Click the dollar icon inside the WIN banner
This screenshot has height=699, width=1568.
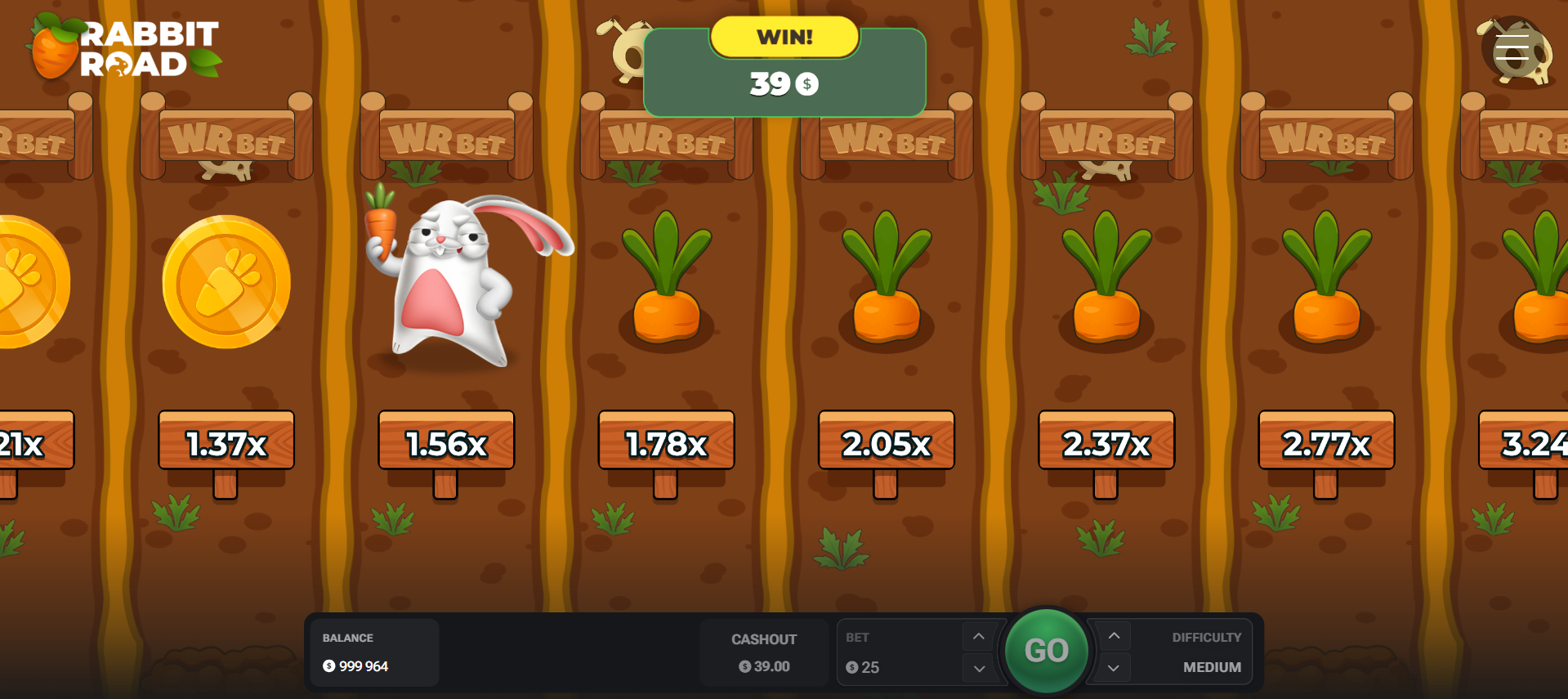(806, 83)
